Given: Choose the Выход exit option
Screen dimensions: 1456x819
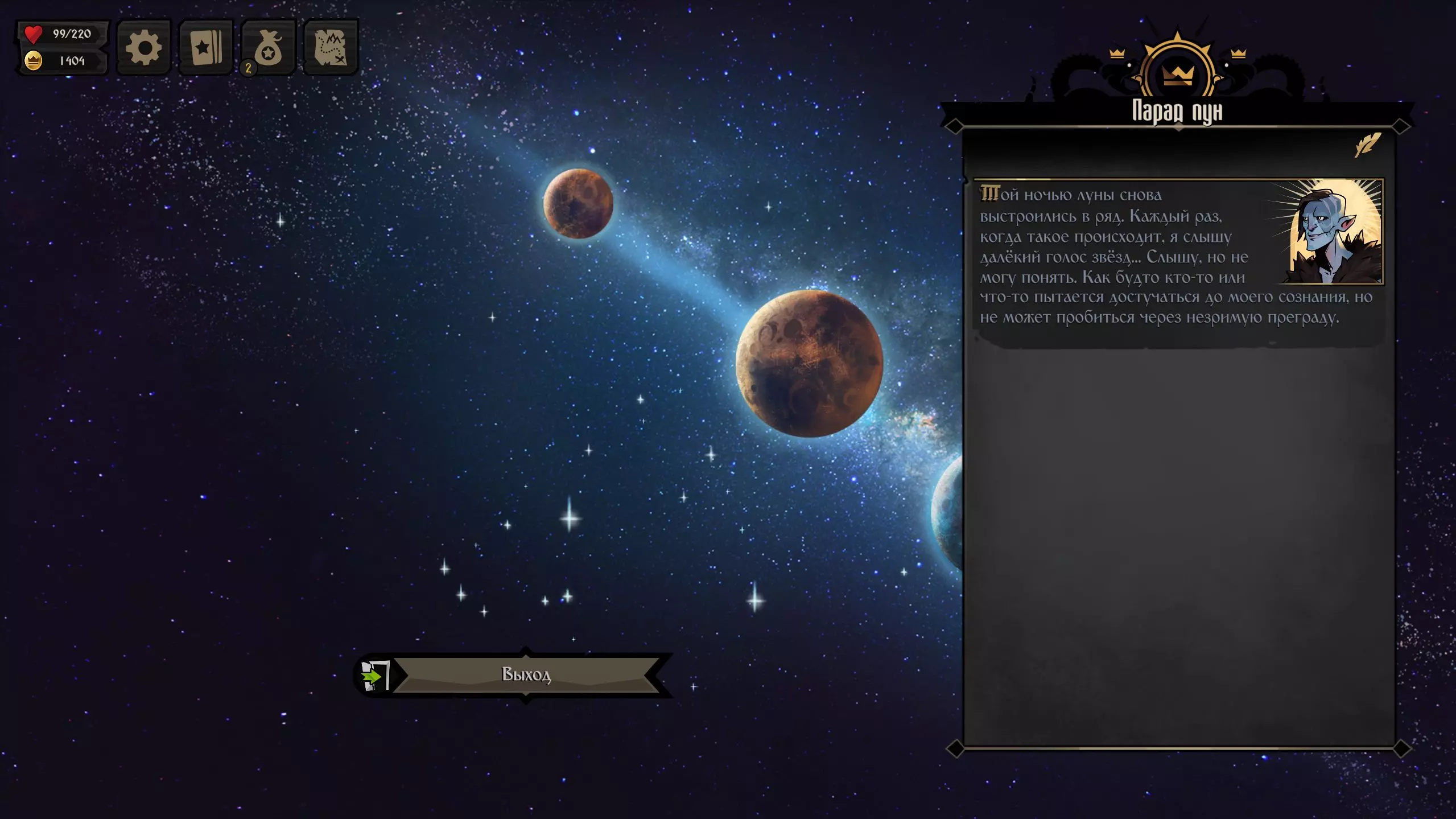Looking at the screenshot, I should 525,675.
